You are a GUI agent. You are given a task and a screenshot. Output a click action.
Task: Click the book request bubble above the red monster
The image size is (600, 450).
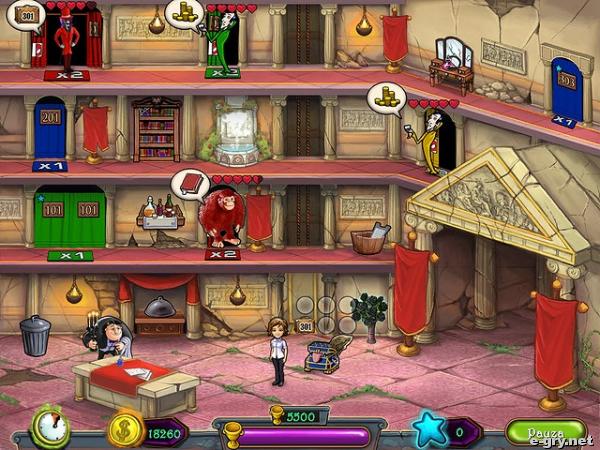189,183
